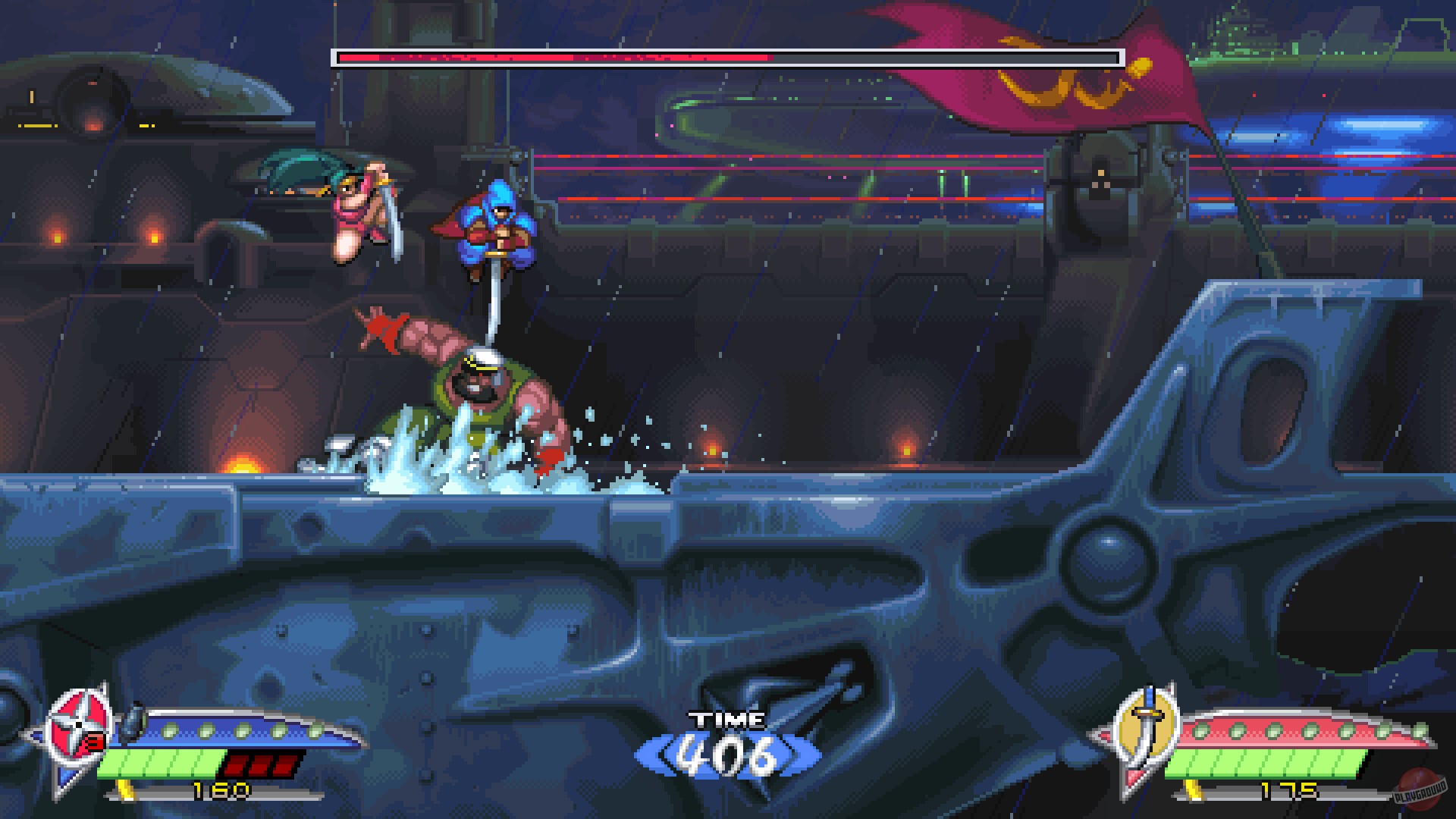
Task: Click the small bomb icon beside the shuriken emblem
Action: point(130,720)
